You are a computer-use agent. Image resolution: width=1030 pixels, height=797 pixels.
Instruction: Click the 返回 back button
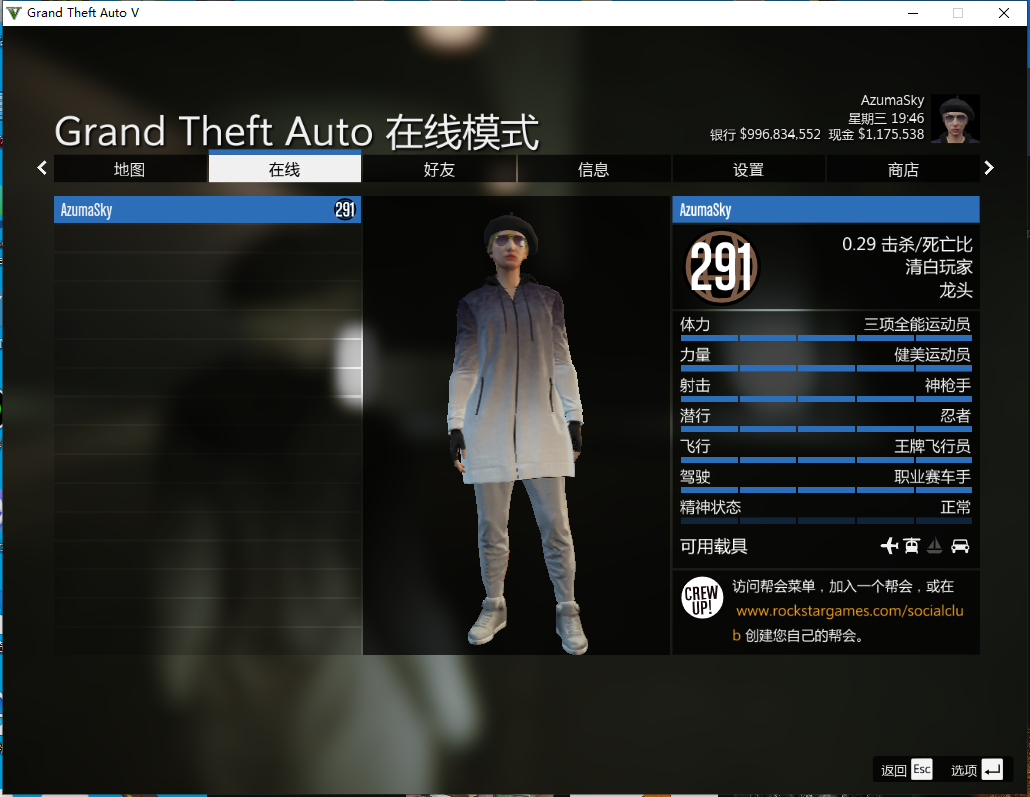[907, 769]
